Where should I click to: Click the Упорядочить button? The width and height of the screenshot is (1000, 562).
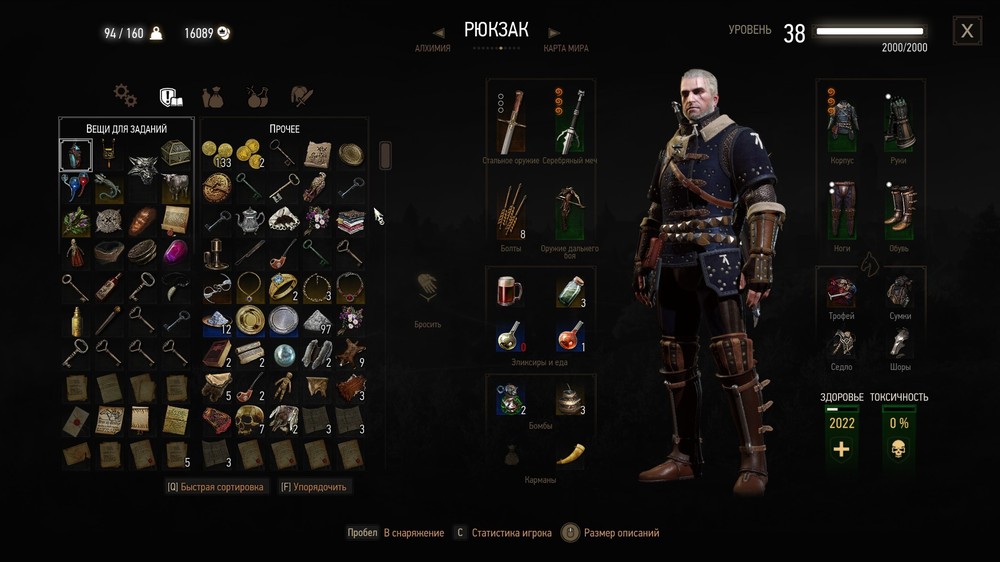pos(313,487)
